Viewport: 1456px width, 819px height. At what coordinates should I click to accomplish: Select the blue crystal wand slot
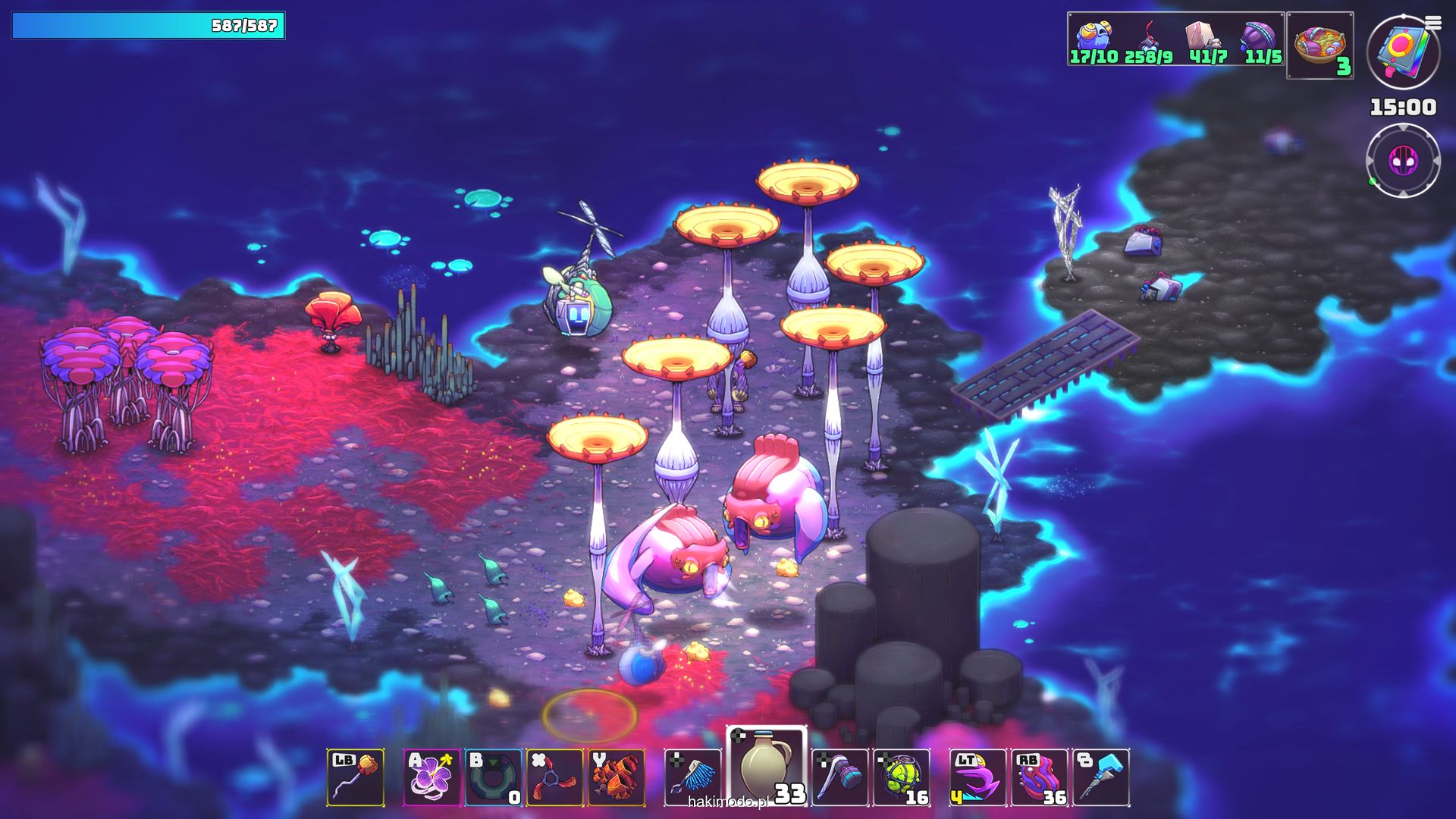click(x=1100, y=777)
